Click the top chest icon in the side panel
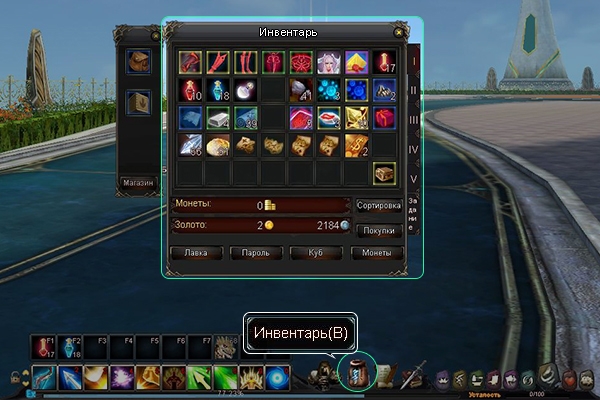The width and height of the screenshot is (600, 400). [x=139, y=62]
